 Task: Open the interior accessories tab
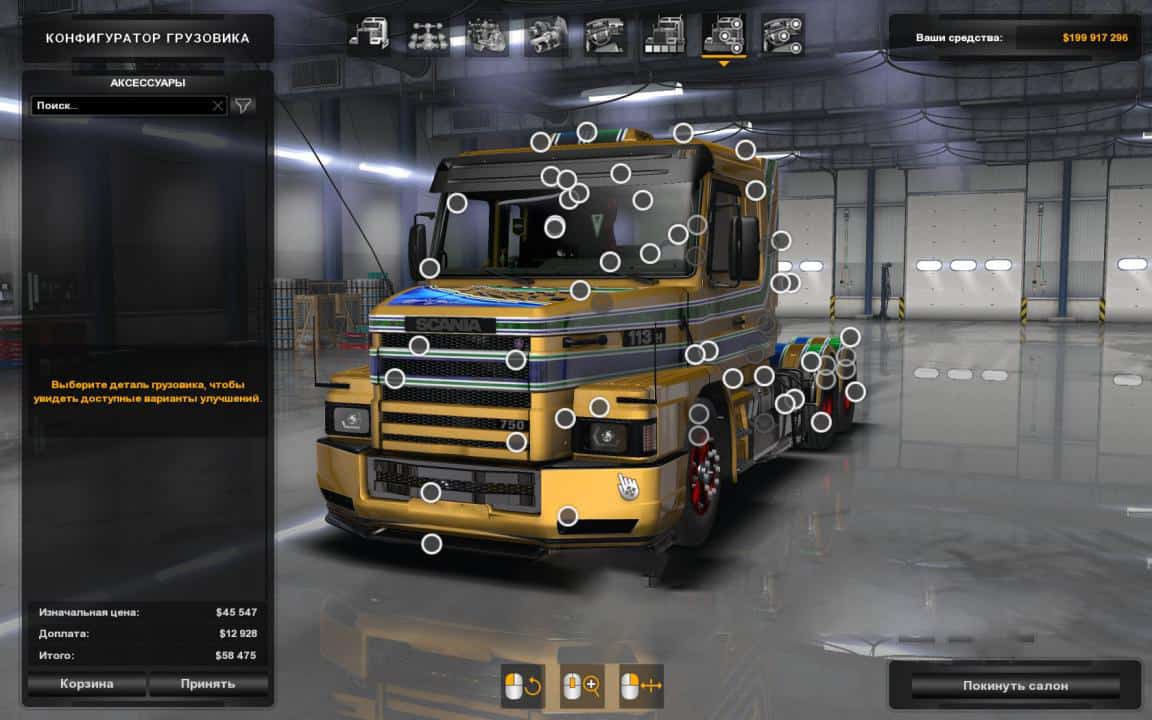click(x=783, y=35)
